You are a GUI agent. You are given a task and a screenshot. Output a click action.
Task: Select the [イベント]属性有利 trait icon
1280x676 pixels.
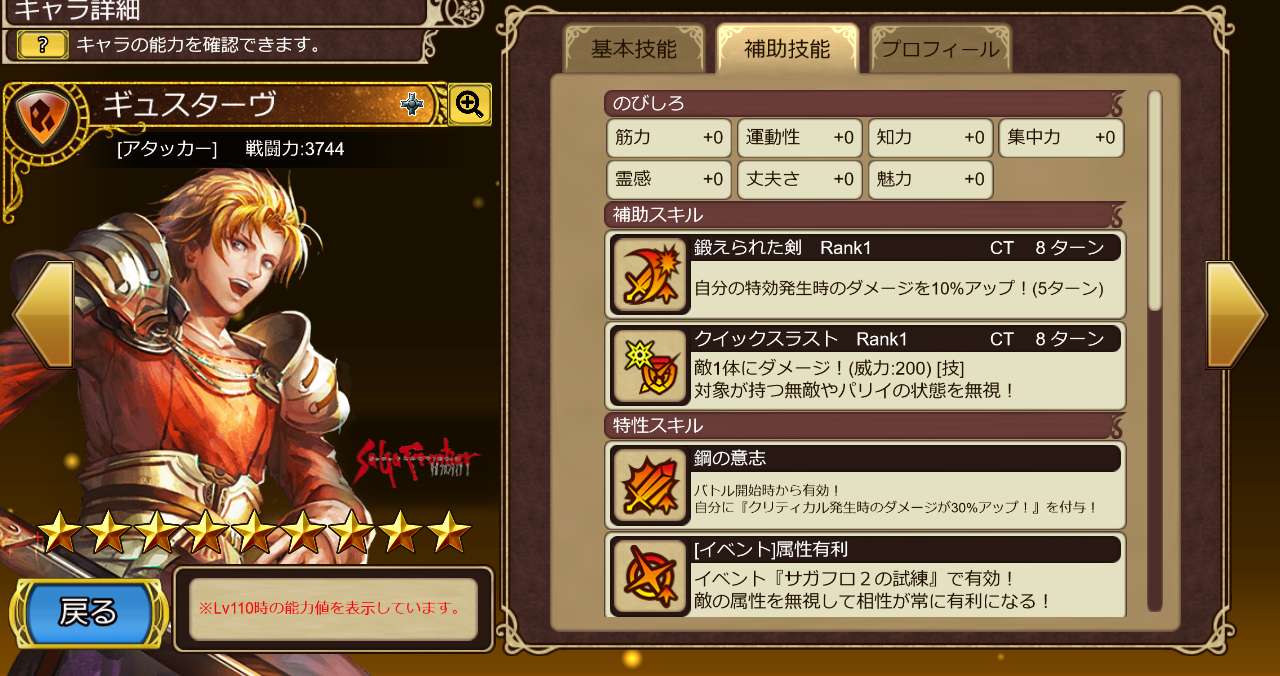click(649, 577)
